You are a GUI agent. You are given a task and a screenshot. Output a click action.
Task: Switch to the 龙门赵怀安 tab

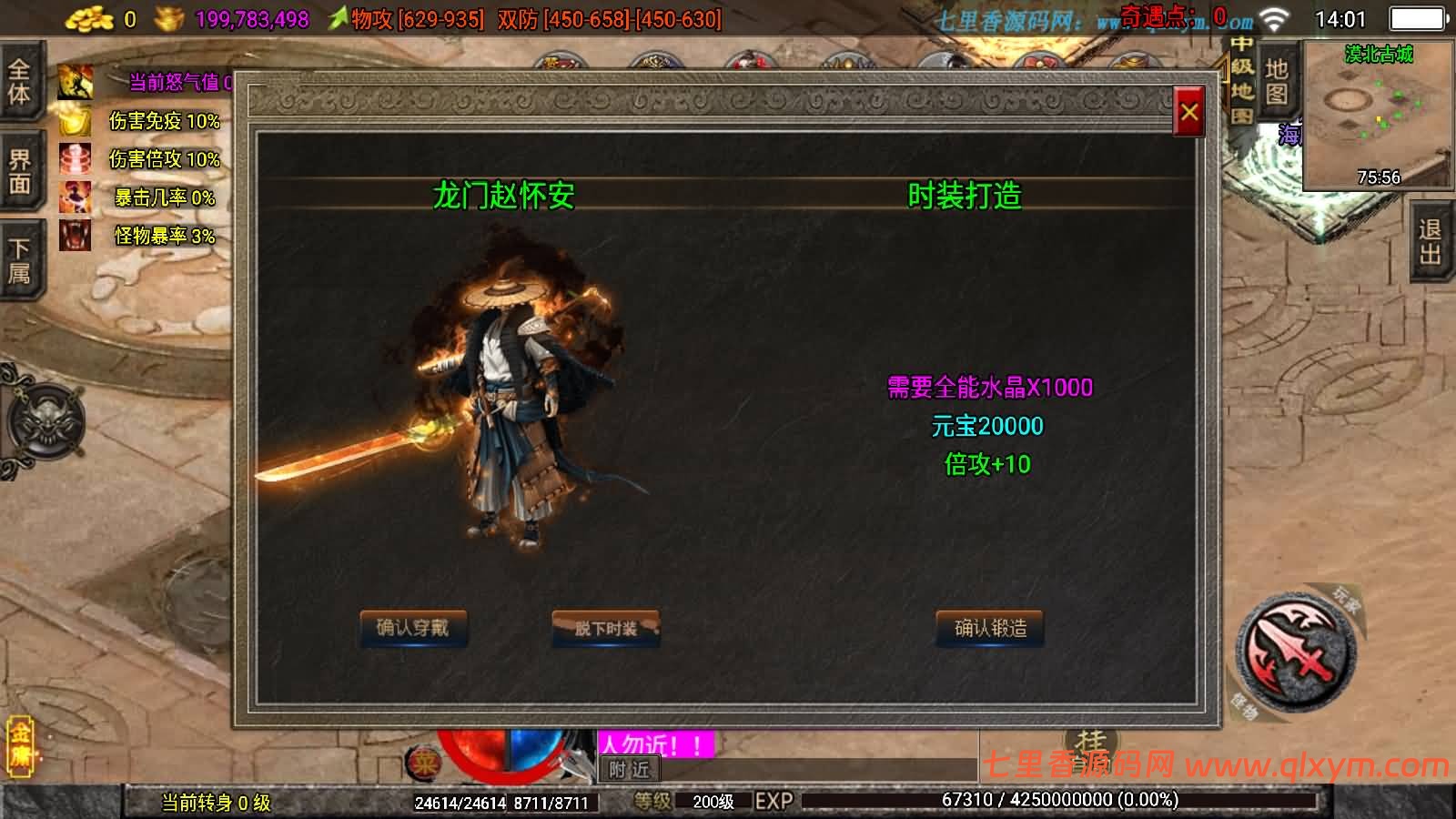coord(506,194)
